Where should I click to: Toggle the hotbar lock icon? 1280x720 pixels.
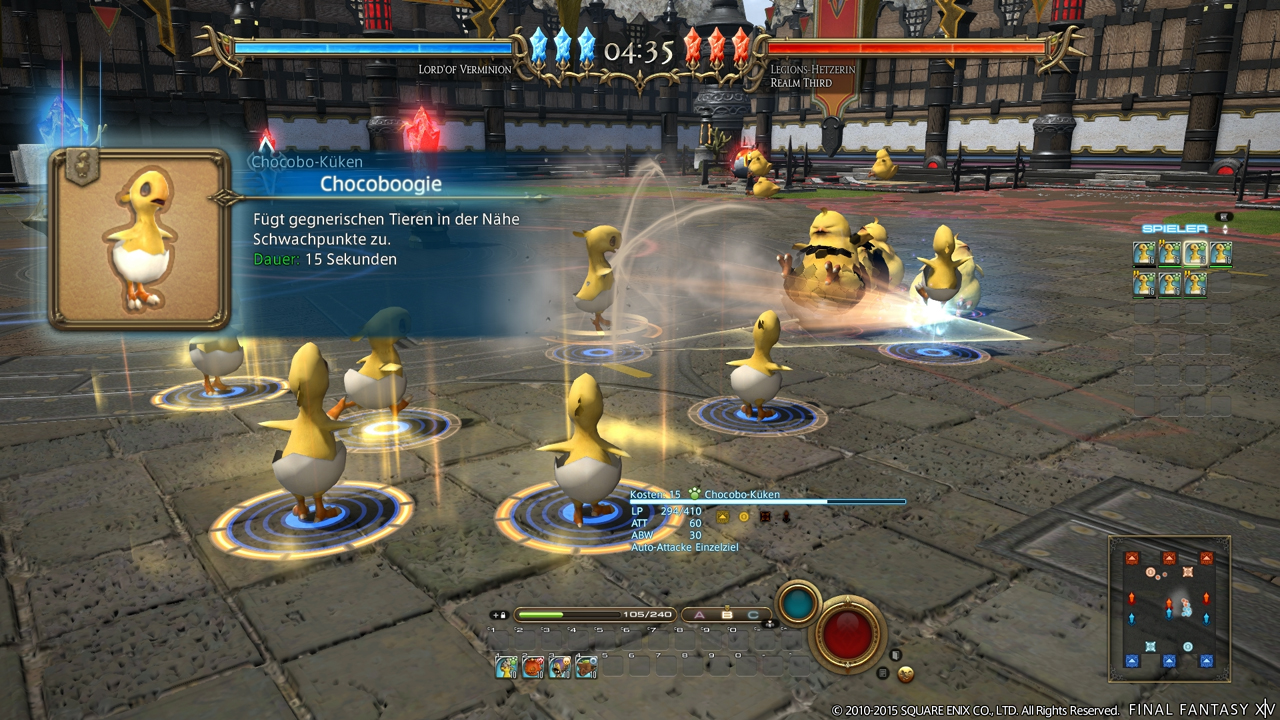click(499, 615)
